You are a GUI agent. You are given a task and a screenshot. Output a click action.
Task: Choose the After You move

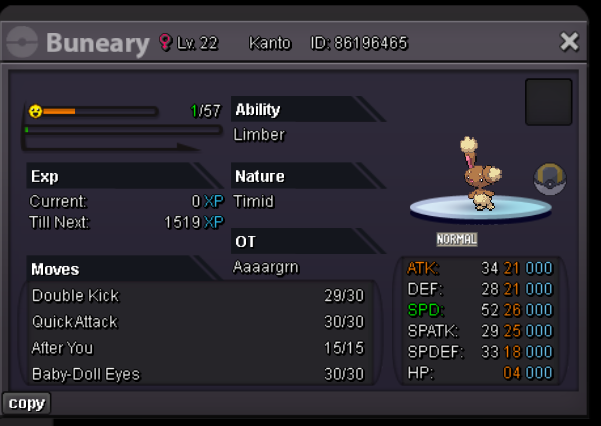pos(200,348)
